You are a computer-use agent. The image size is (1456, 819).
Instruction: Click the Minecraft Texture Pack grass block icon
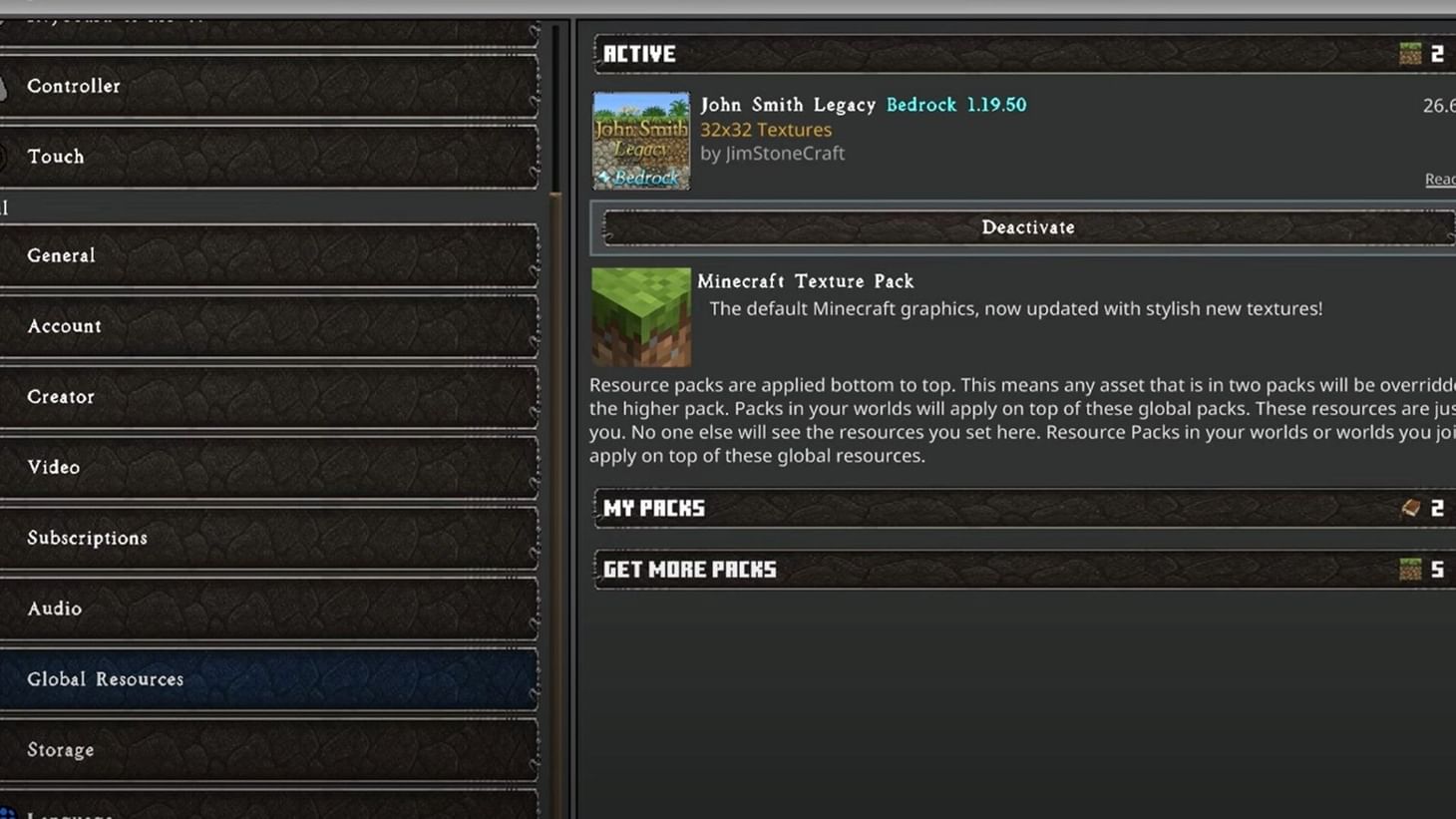coord(640,316)
